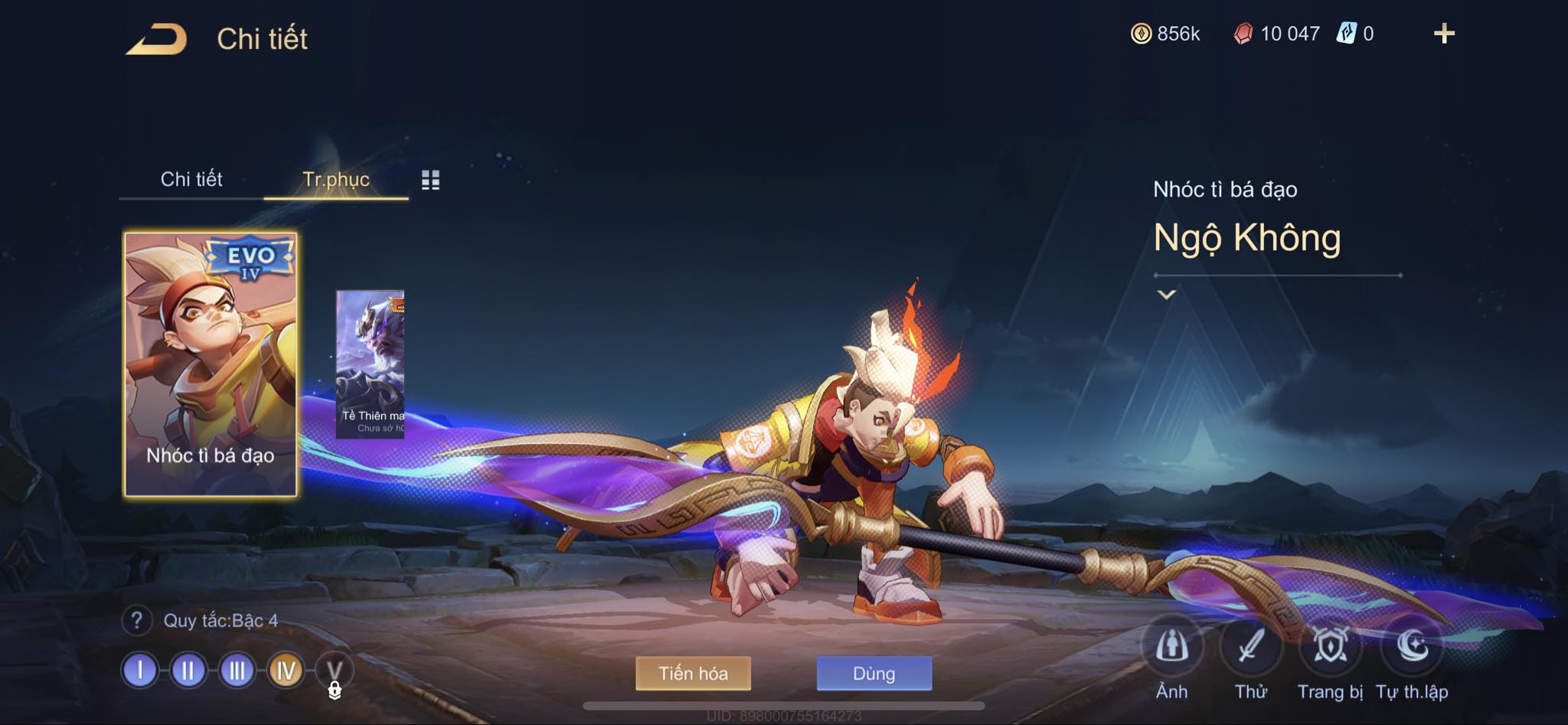Select evolution tier I
Screen dimensions: 1568x725
pos(140,671)
